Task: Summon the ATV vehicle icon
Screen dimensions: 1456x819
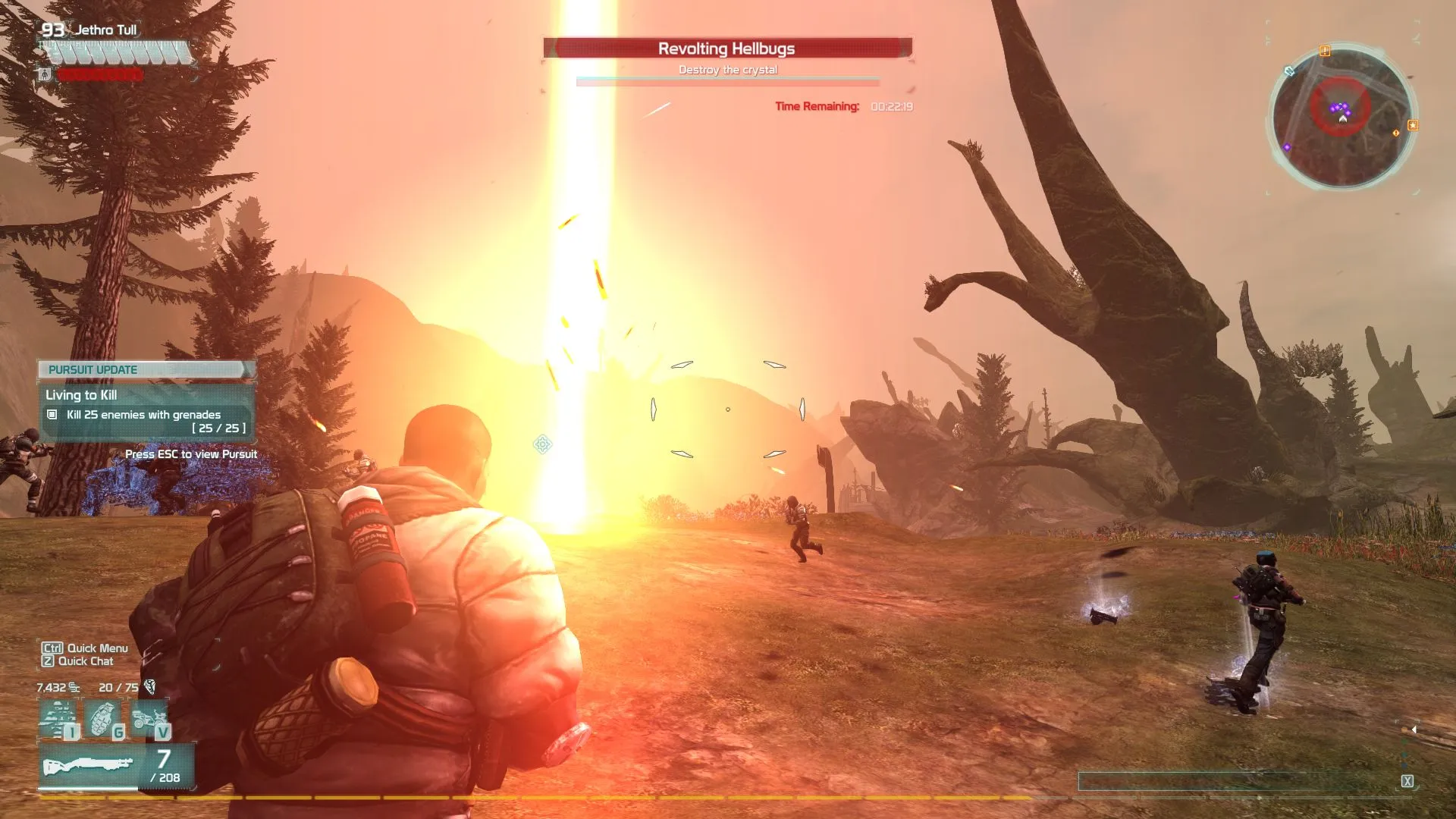Action: click(x=150, y=720)
